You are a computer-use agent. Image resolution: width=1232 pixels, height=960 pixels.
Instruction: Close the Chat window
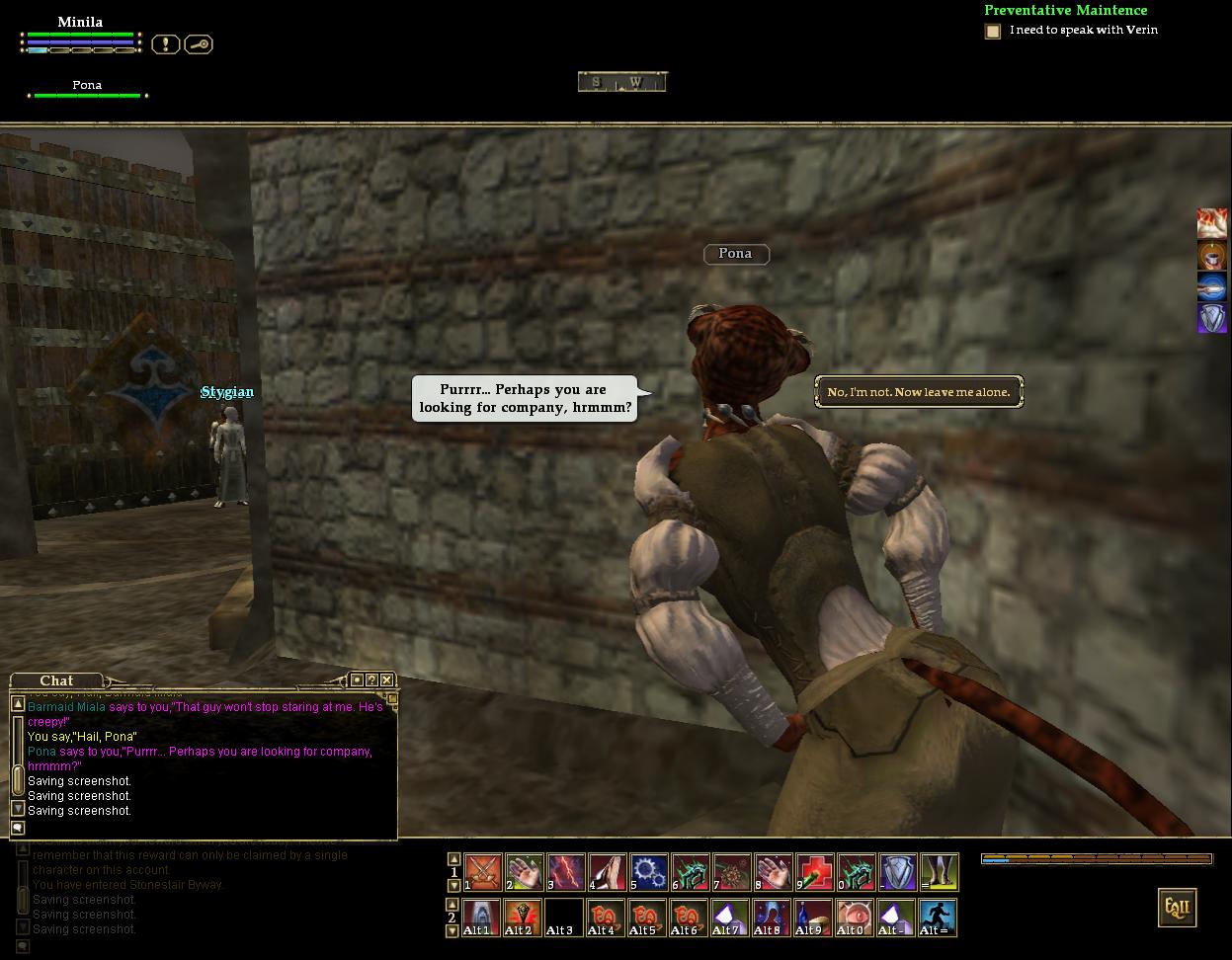point(386,680)
